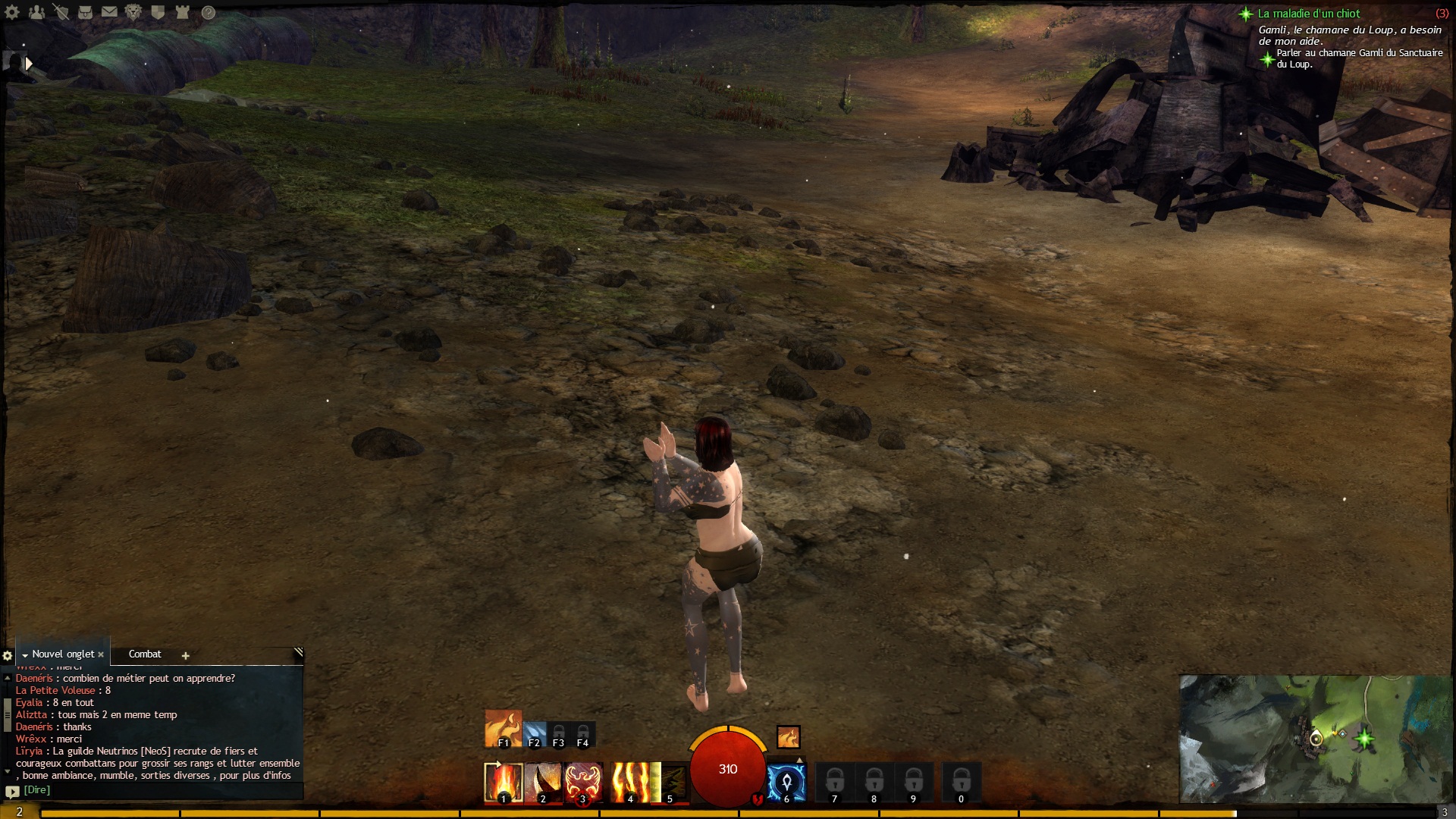Image resolution: width=1456 pixels, height=819 pixels.
Task: Open chat options gear beside the tabs
Action: pos(8,655)
